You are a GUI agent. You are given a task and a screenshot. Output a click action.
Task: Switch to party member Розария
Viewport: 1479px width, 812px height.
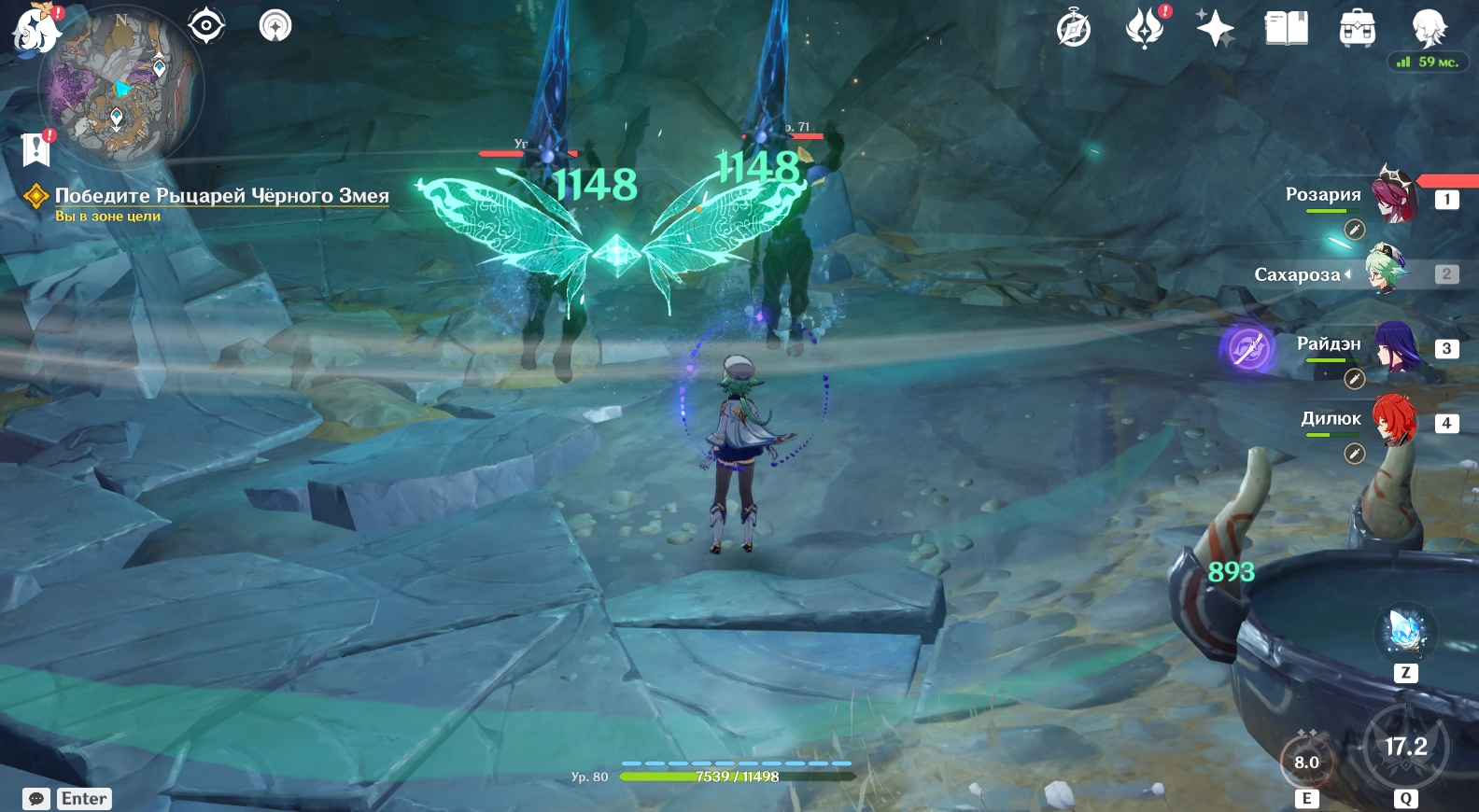tap(1393, 195)
